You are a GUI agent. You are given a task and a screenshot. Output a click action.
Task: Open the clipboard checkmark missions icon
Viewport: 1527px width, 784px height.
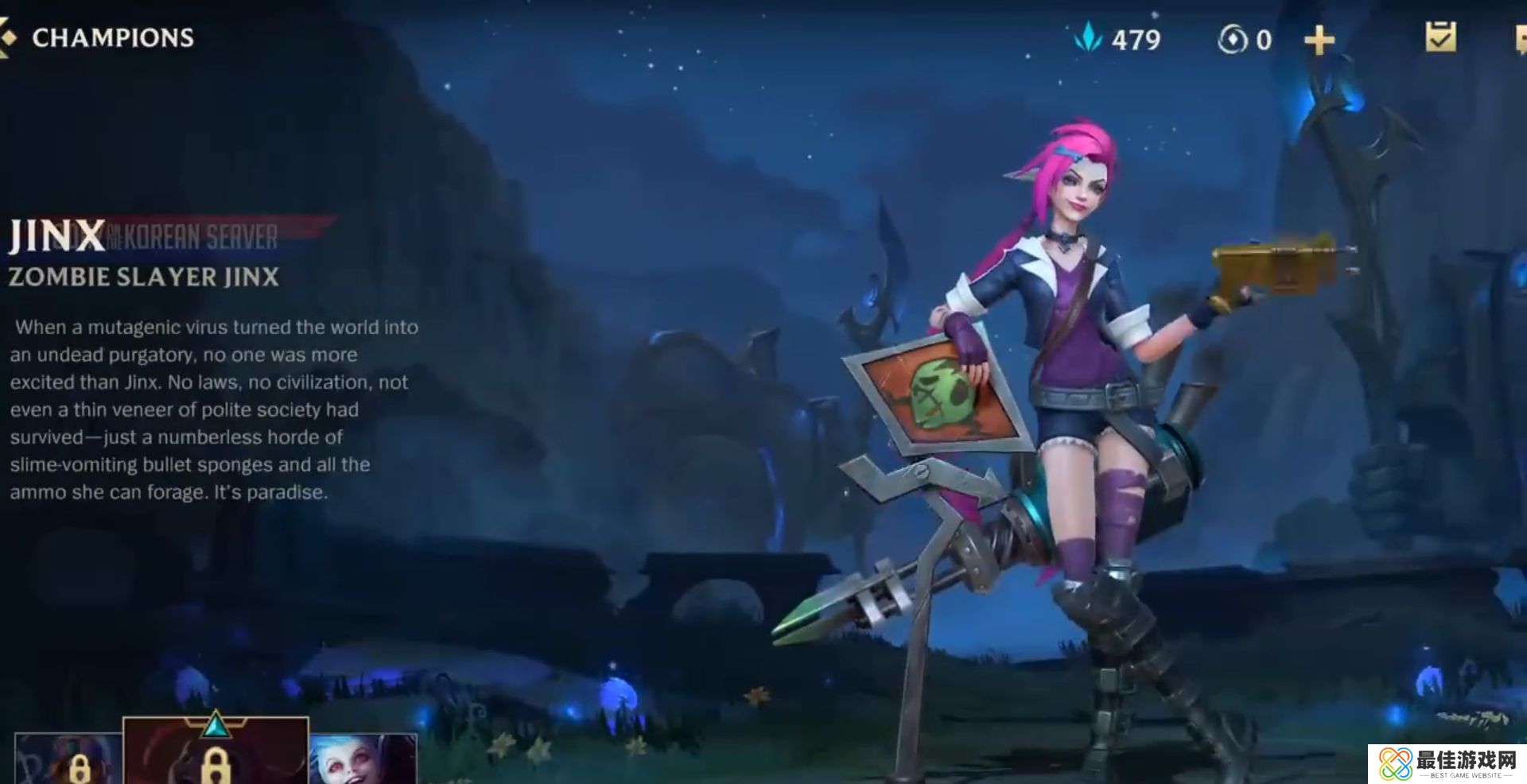coord(1440,37)
